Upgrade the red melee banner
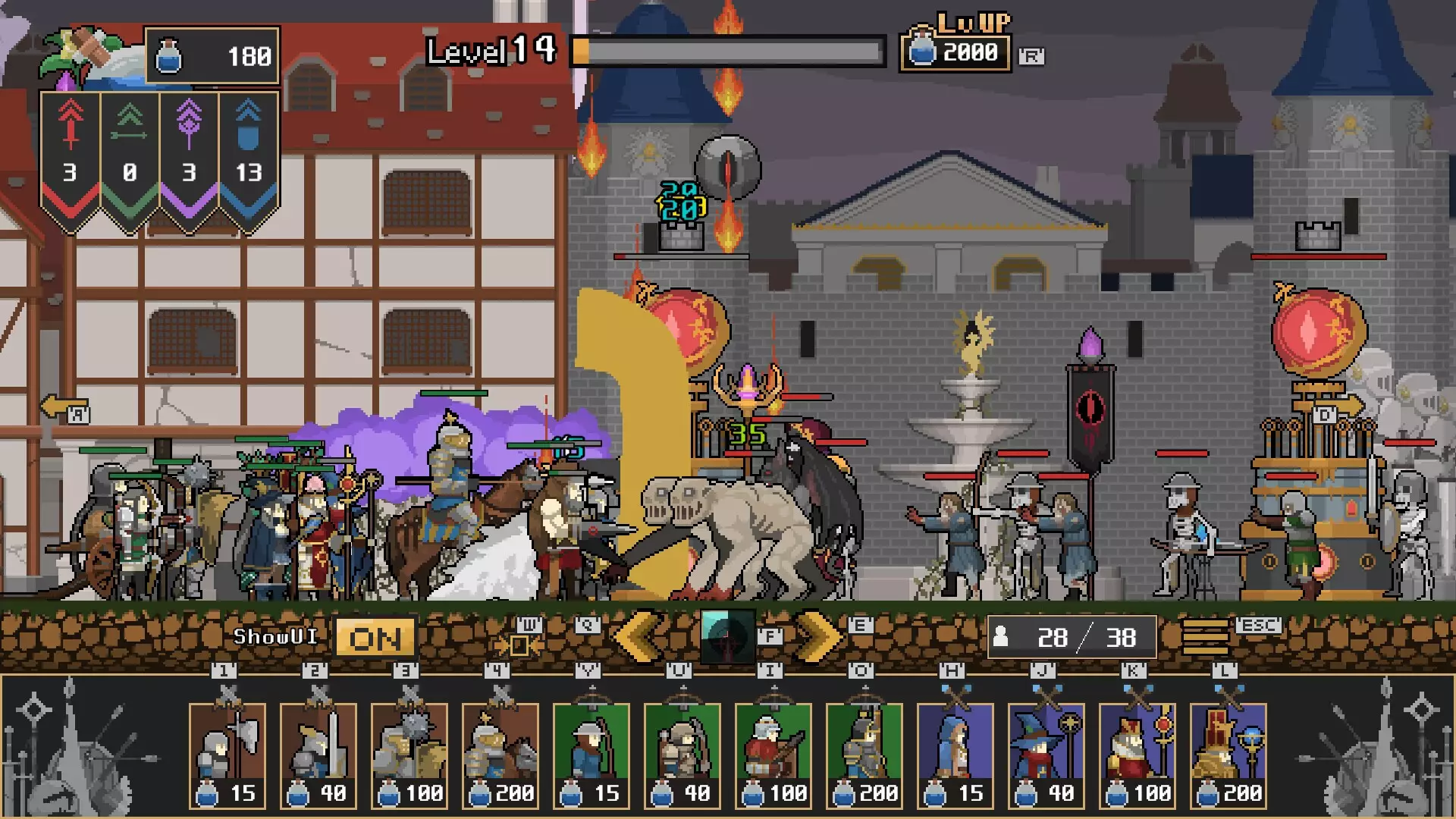This screenshot has height=819, width=1456. click(x=70, y=155)
